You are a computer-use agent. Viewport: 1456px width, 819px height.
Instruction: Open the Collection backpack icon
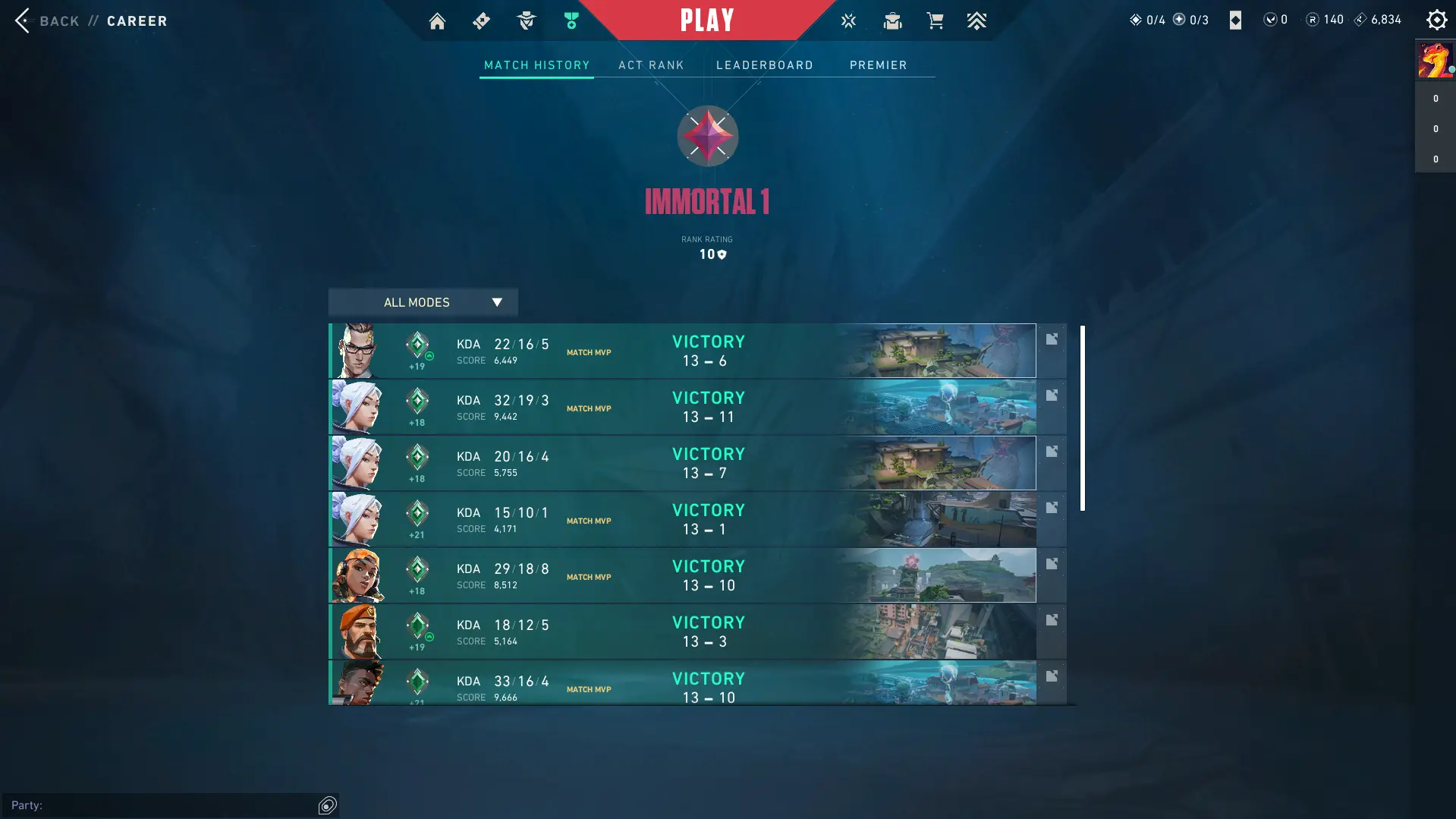[x=892, y=20]
